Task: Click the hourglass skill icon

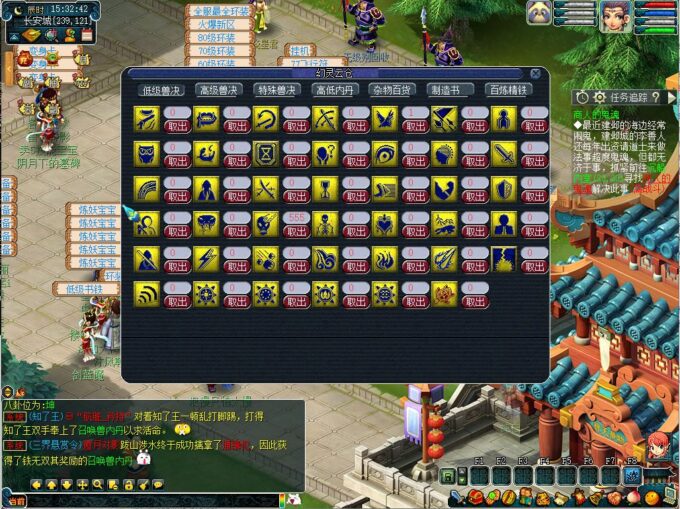Action: coord(266,154)
